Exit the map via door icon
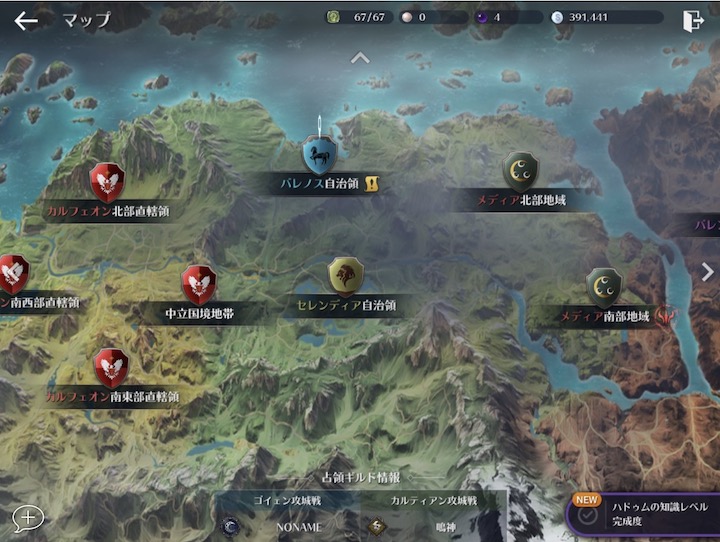720x542 pixels. coord(692,20)
